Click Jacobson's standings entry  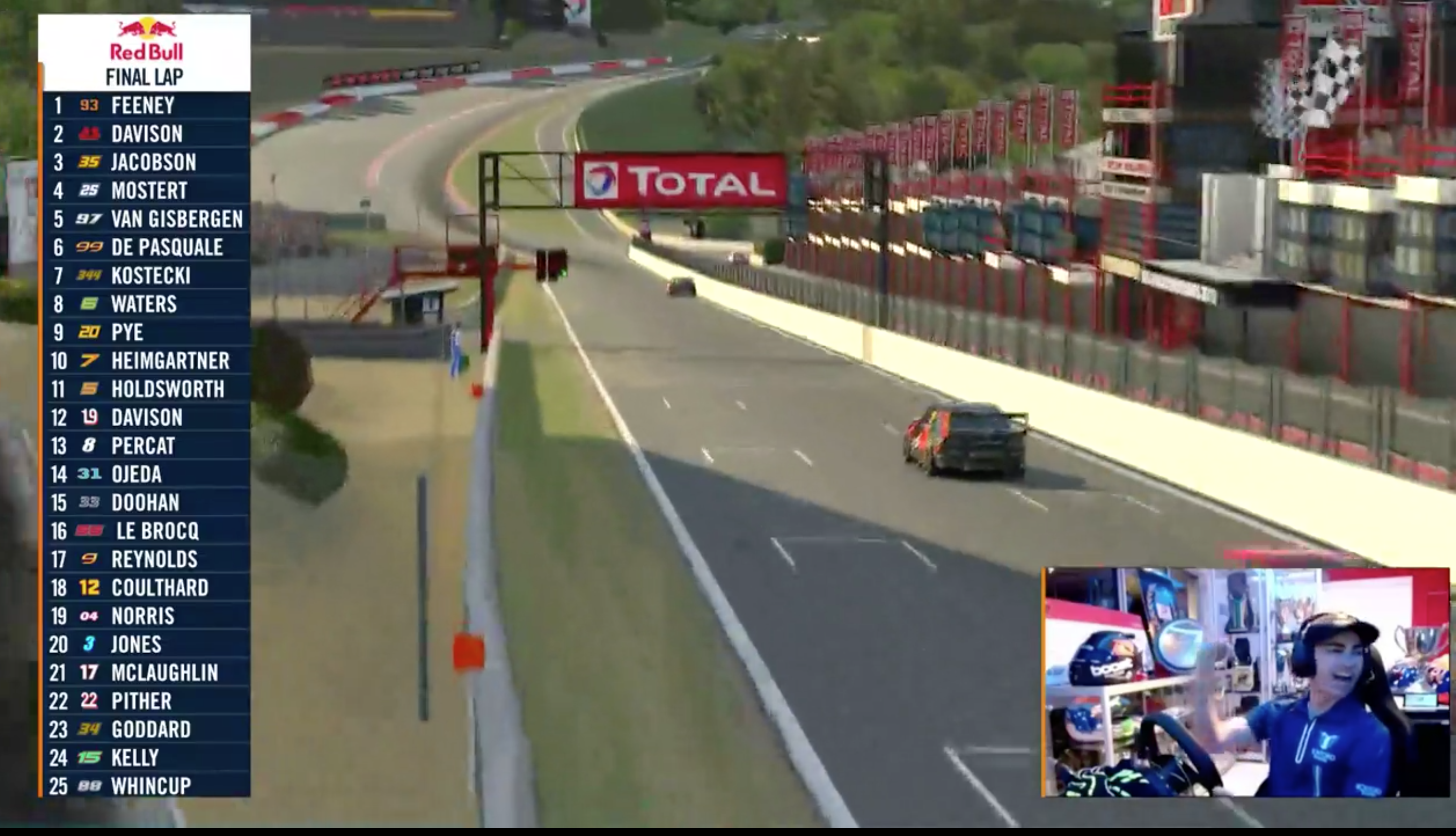[146, 163]
